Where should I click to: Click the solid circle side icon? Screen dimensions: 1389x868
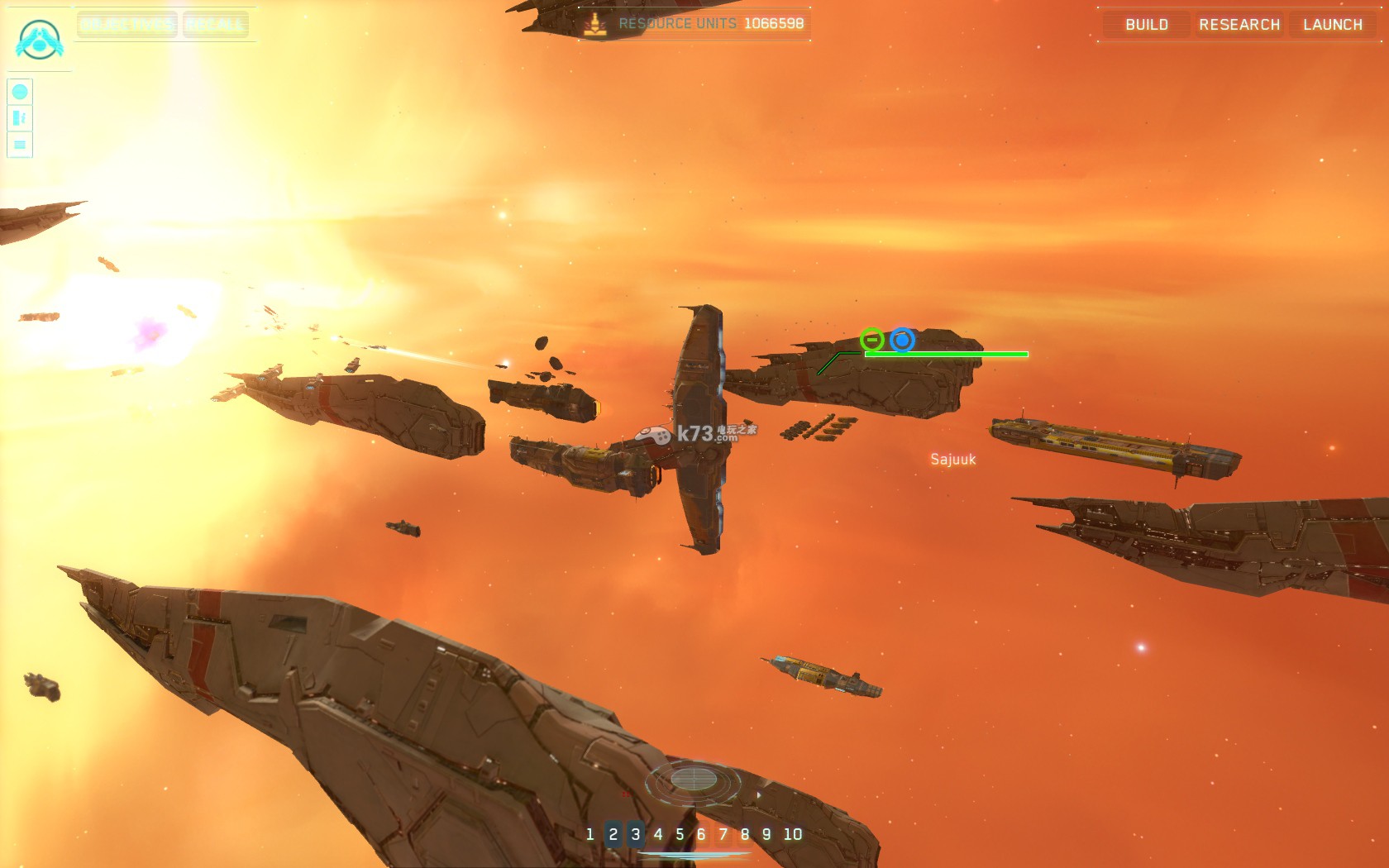tap(20, 92)
